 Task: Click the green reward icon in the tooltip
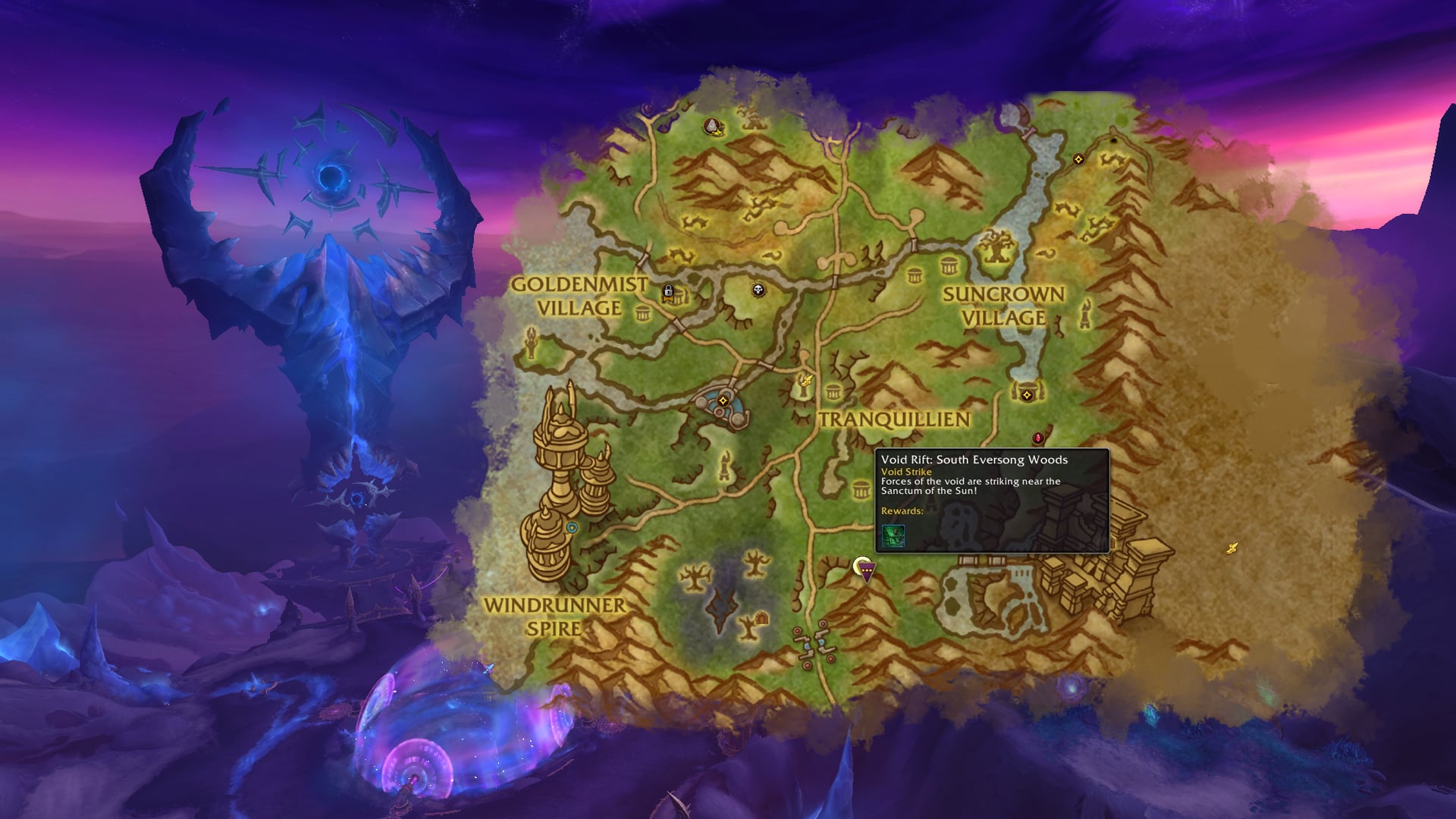(x=893, y=535)
